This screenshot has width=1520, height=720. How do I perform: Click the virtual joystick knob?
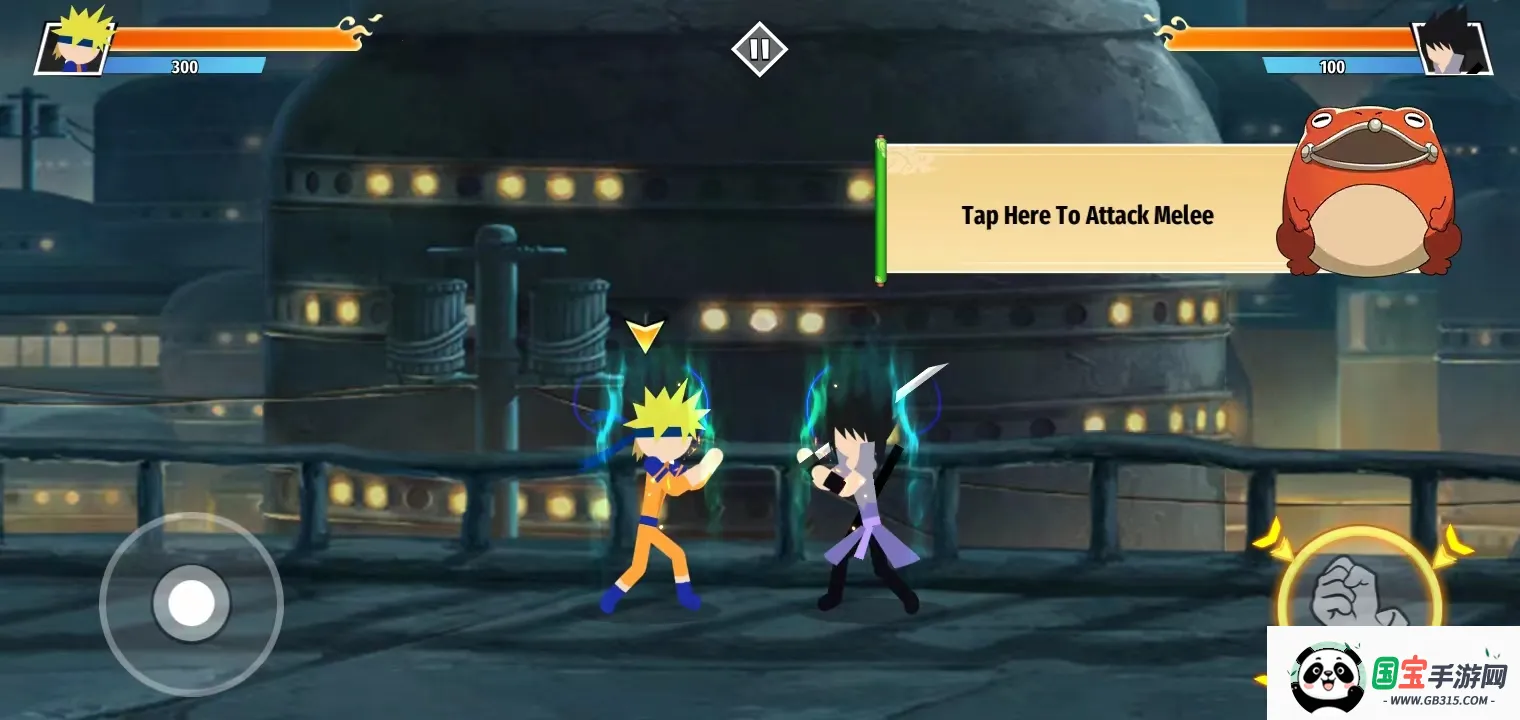191,603
